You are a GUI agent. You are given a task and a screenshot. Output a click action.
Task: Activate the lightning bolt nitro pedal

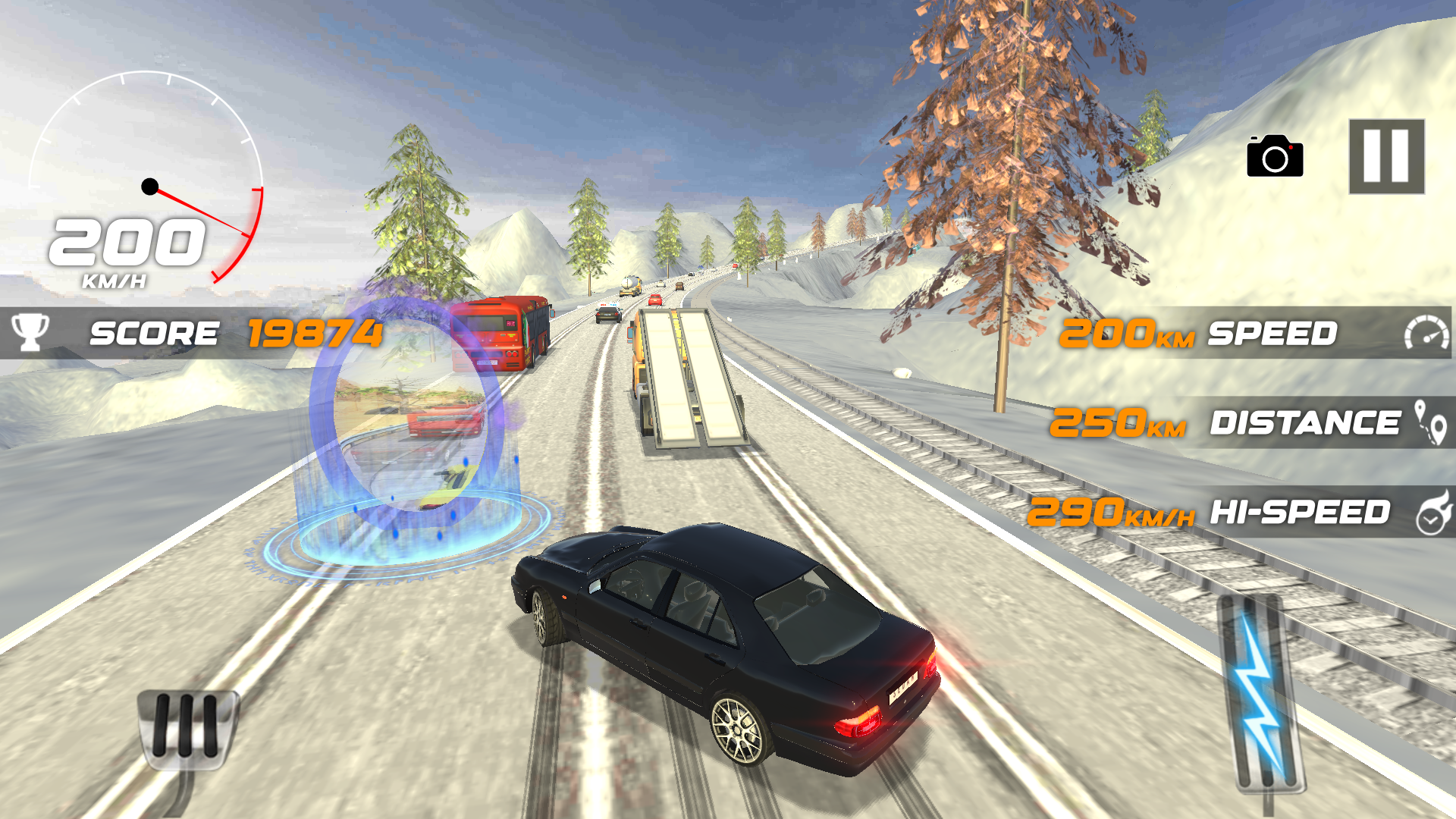click(1260, 694)
